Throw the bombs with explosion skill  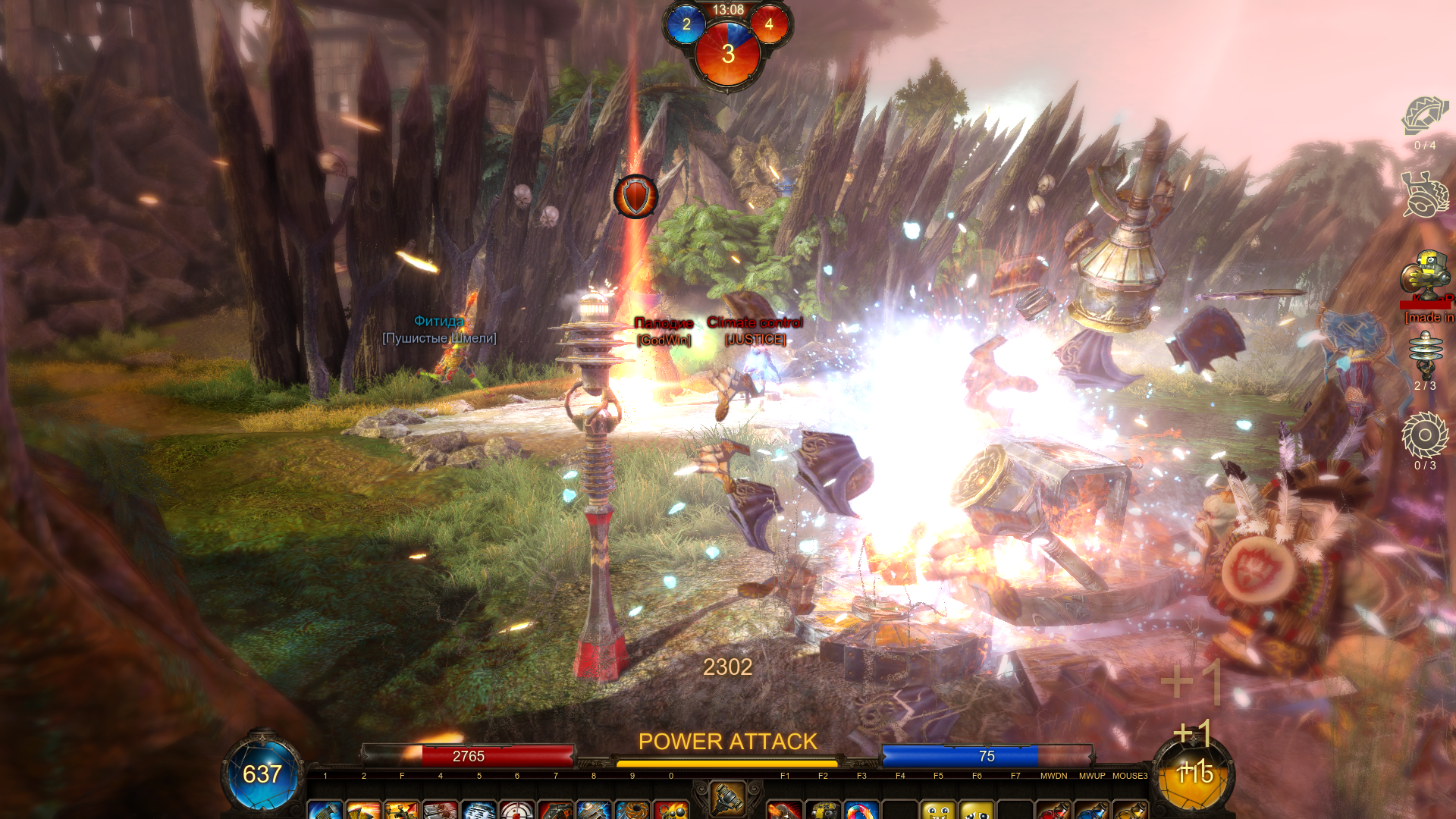click(671, 810)
